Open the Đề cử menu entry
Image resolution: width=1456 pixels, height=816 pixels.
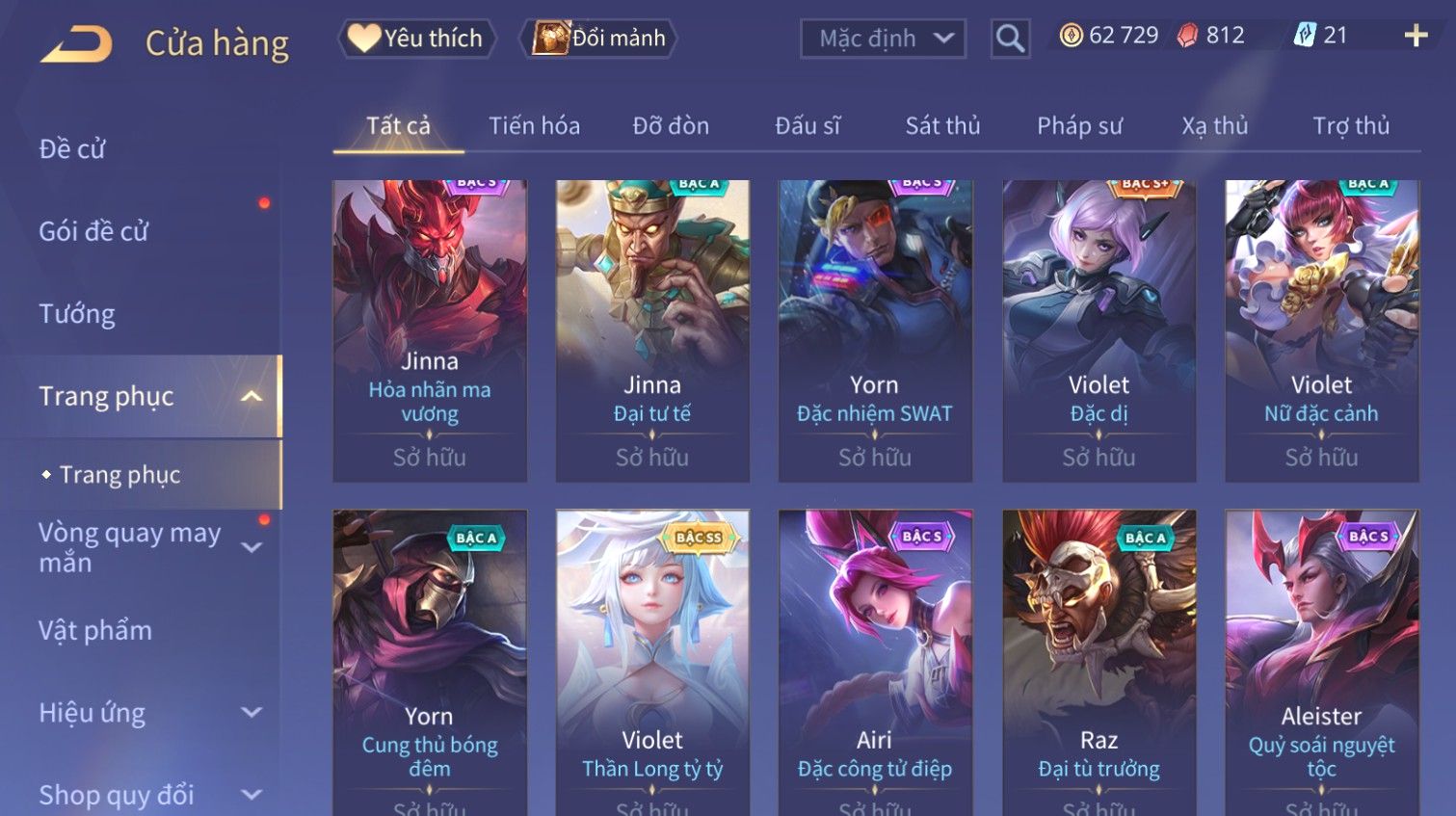[72, 149]
